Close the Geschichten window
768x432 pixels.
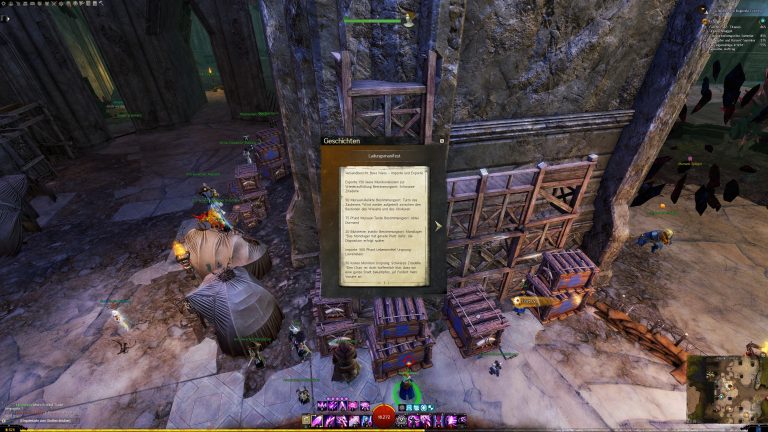coord(442,141)
